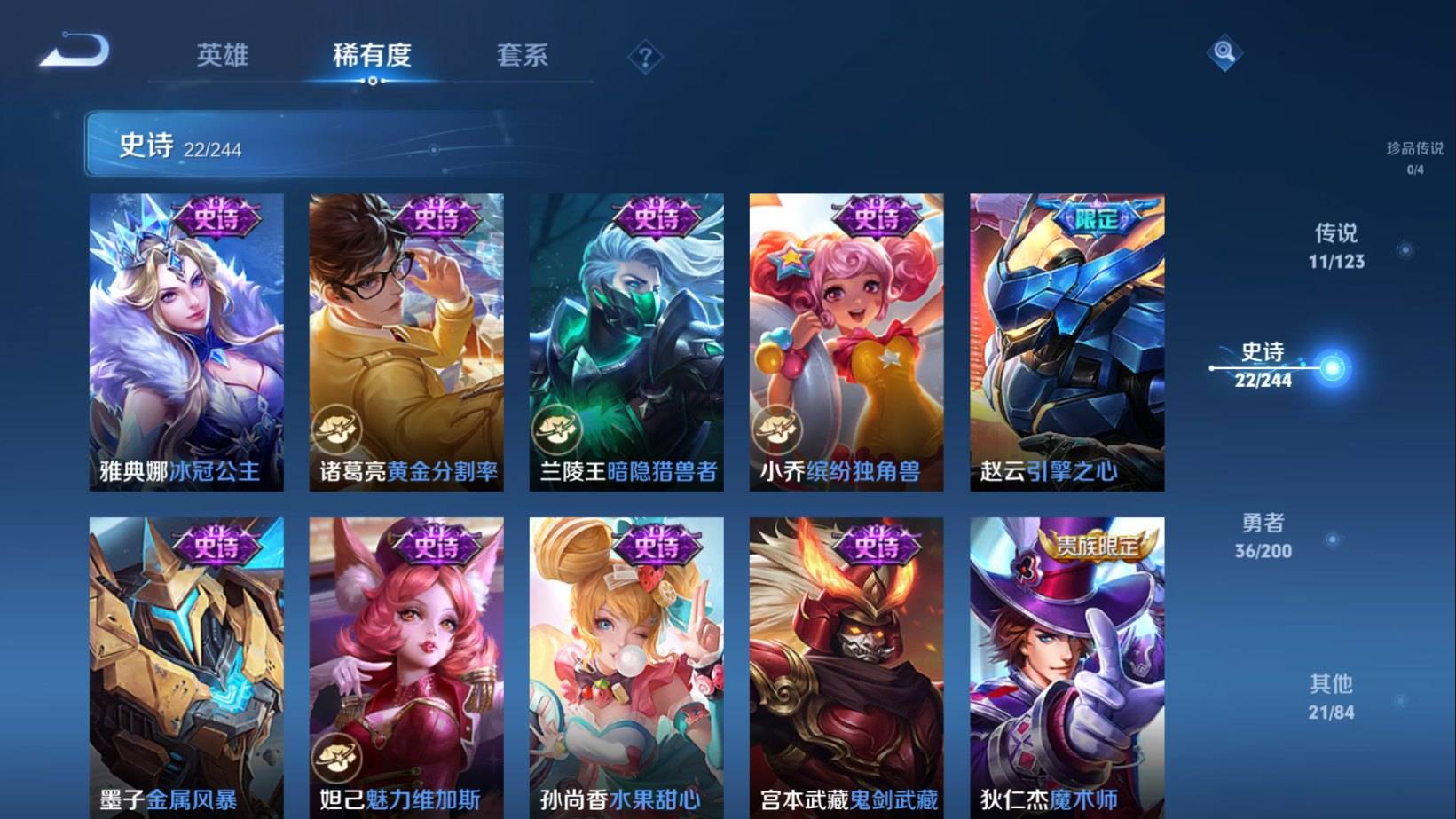Viewport: 1456px width, 819px height.
Task: Select the 雅典娜 冰冠公主 skin card
Action: click(x=186, y=342)
